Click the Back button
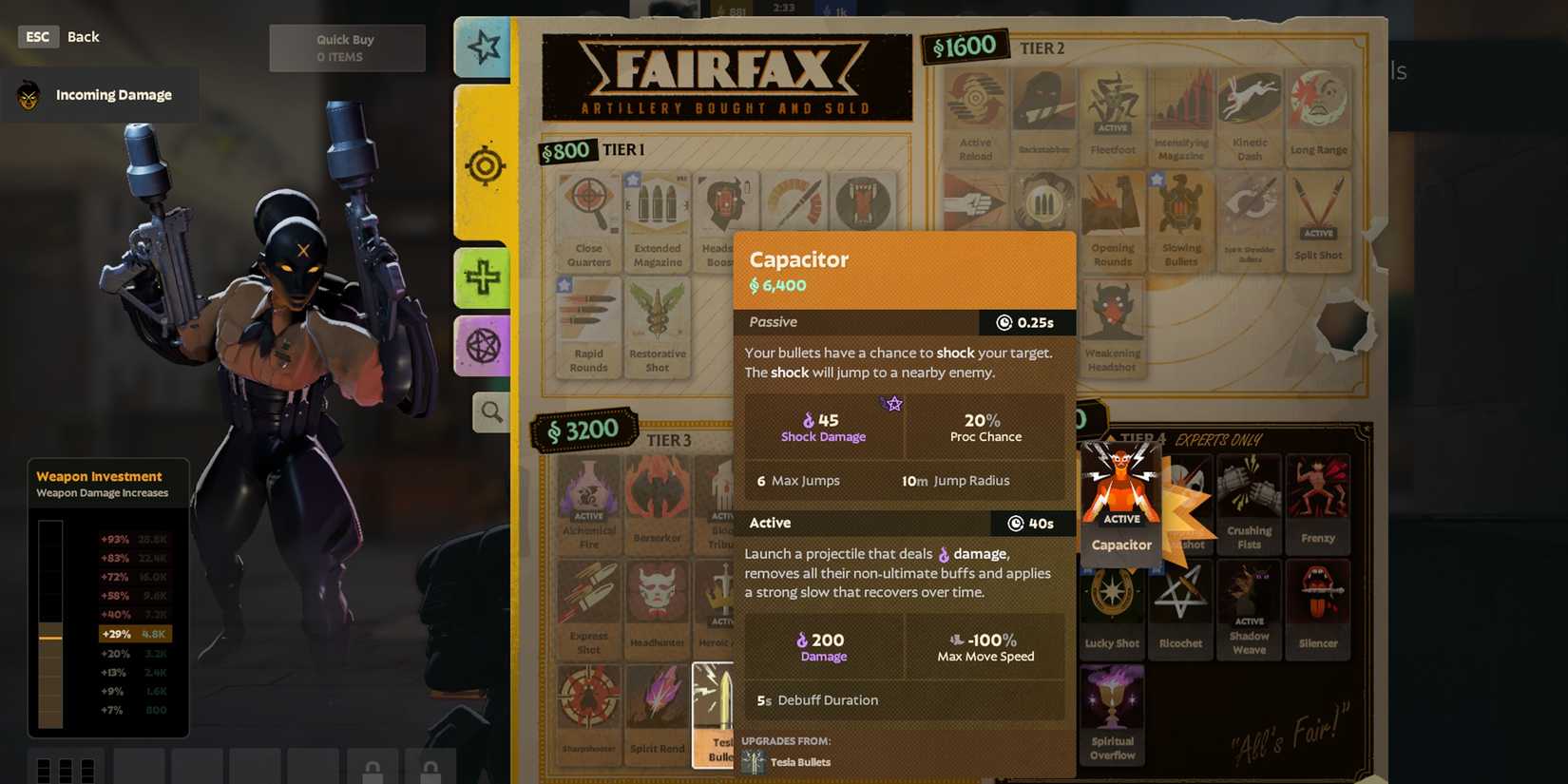 point(83,36)
